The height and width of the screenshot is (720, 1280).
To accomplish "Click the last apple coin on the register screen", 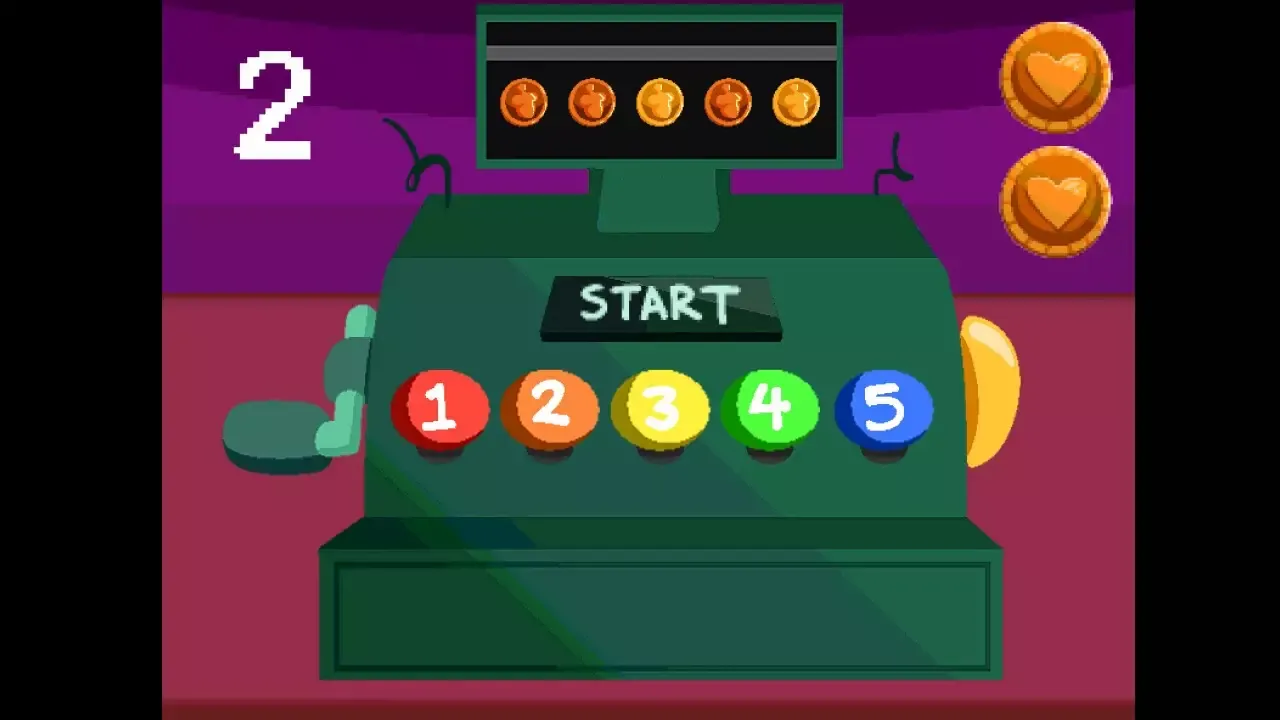I will (x=797, y=101).
